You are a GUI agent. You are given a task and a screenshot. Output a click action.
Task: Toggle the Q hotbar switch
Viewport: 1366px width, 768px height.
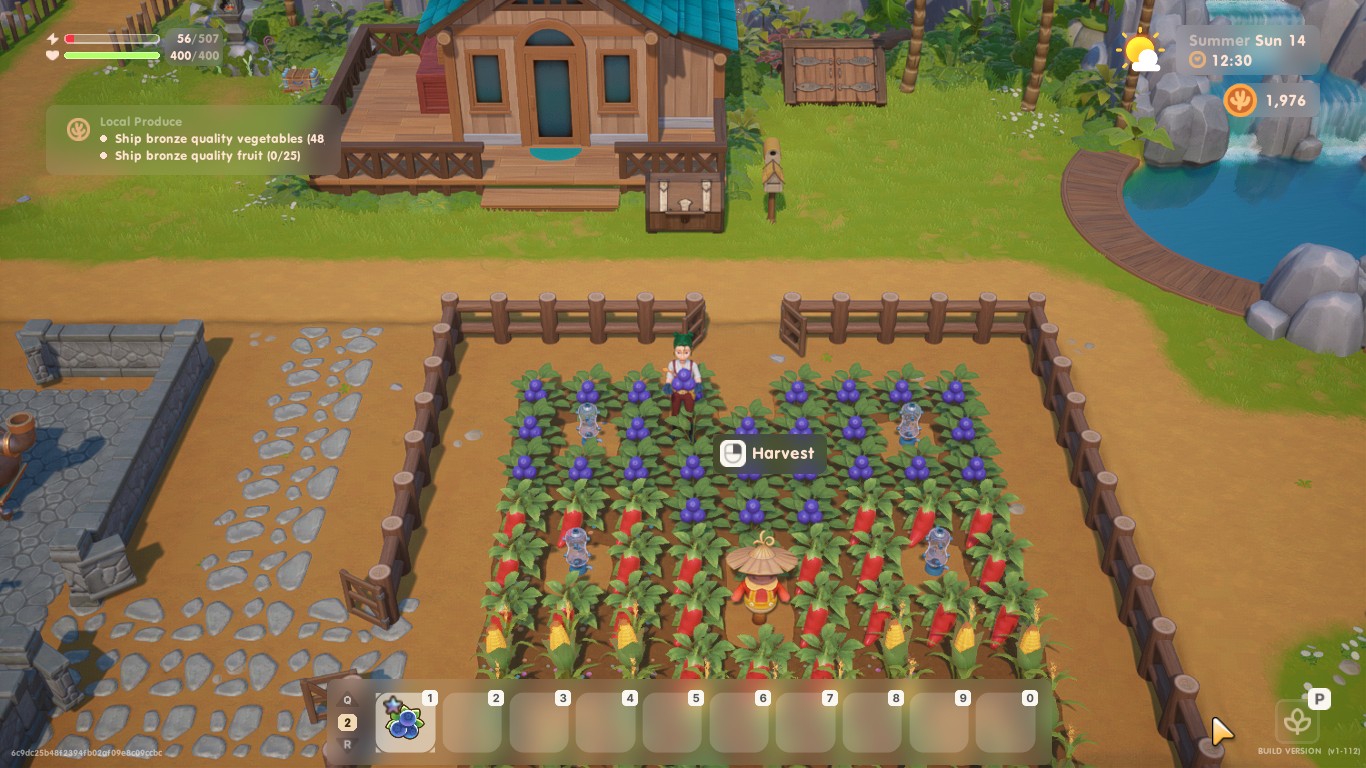pos(348,699)
